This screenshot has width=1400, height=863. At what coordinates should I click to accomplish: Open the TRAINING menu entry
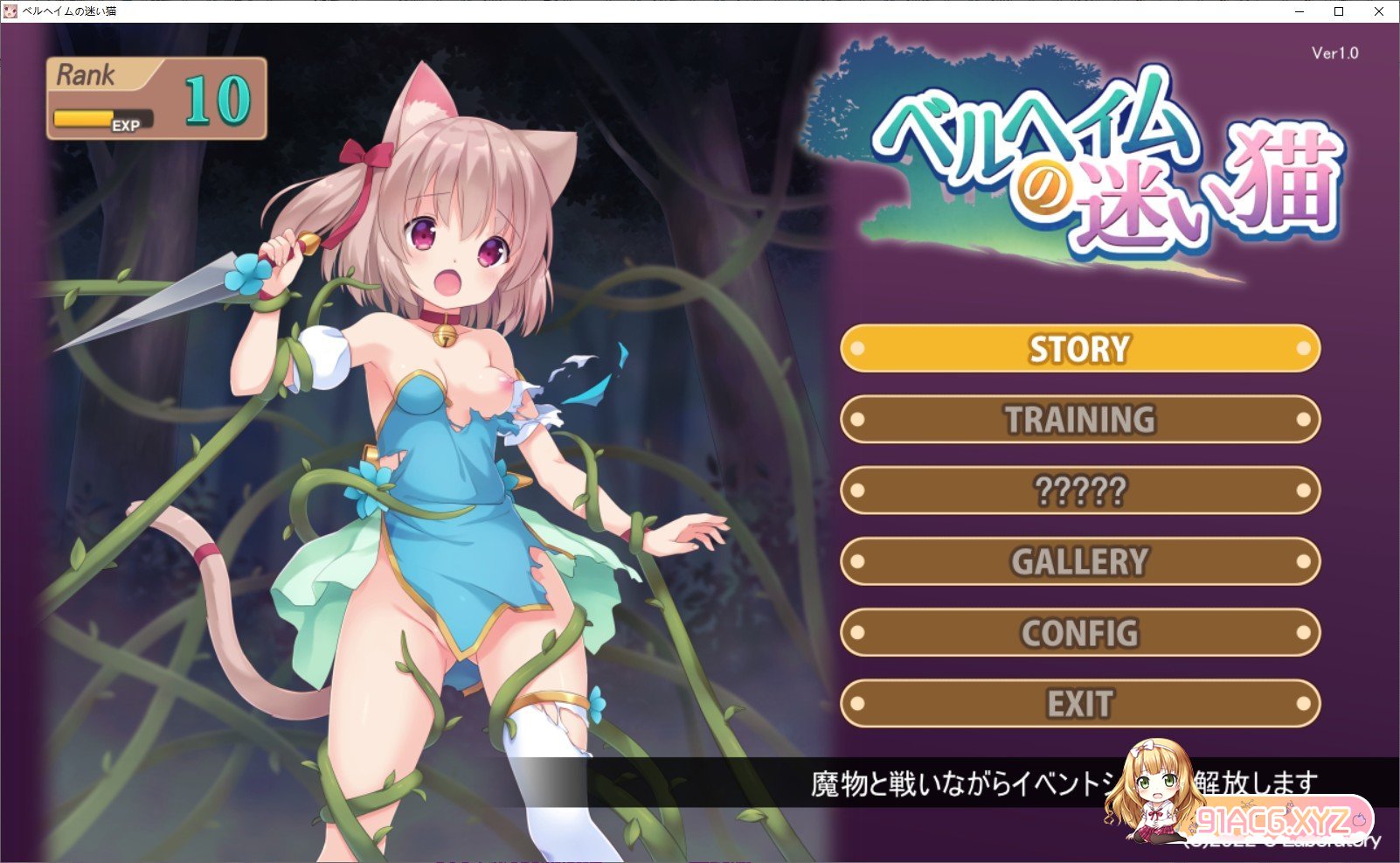pyautogui.click(x=1079, y=420)
